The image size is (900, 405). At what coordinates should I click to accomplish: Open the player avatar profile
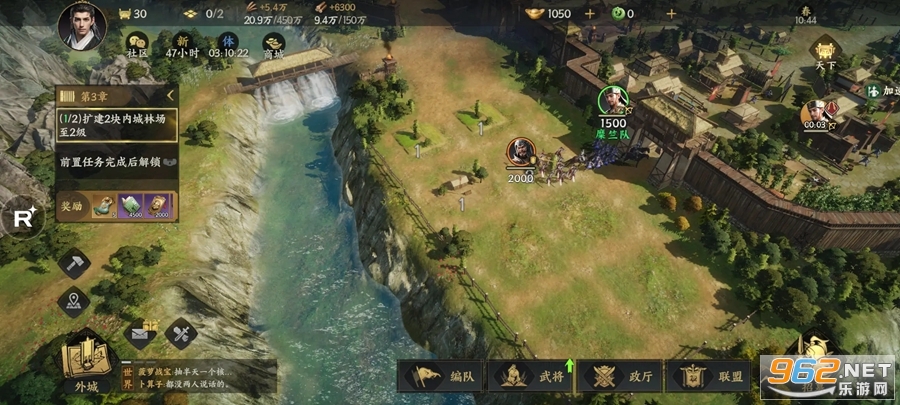[82, 25]
